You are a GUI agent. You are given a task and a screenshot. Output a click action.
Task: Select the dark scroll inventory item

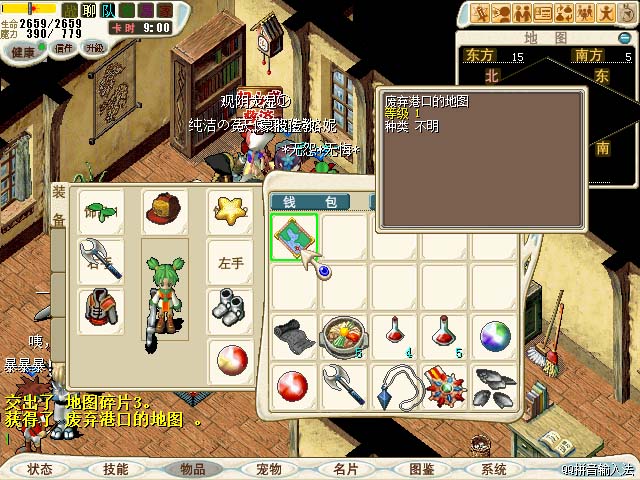[x=294, y=334]
